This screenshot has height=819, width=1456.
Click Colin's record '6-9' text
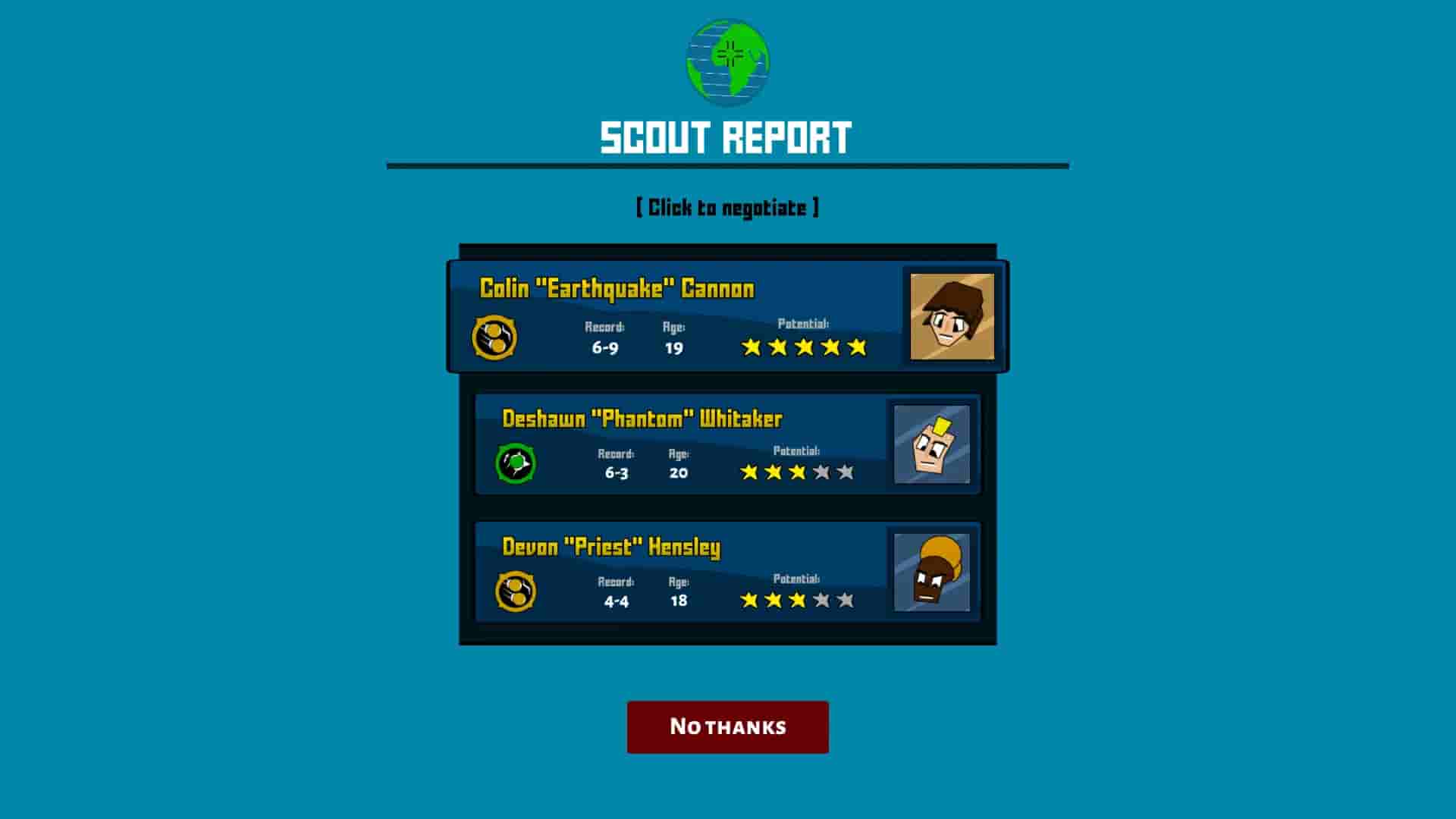point(604,347)
